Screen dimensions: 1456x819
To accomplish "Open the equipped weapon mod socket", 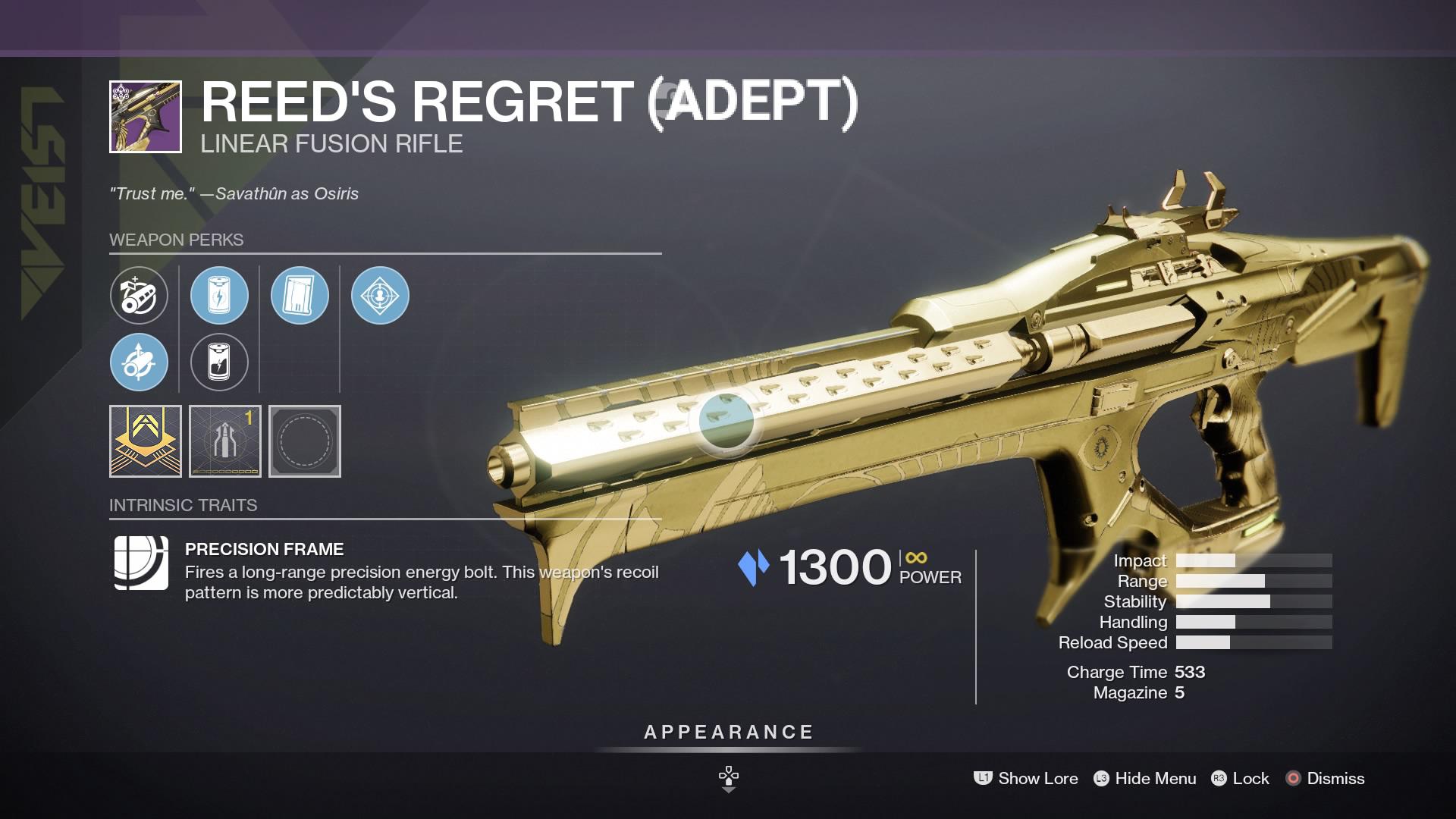I will pyautogui.click(x=224, y=441).
